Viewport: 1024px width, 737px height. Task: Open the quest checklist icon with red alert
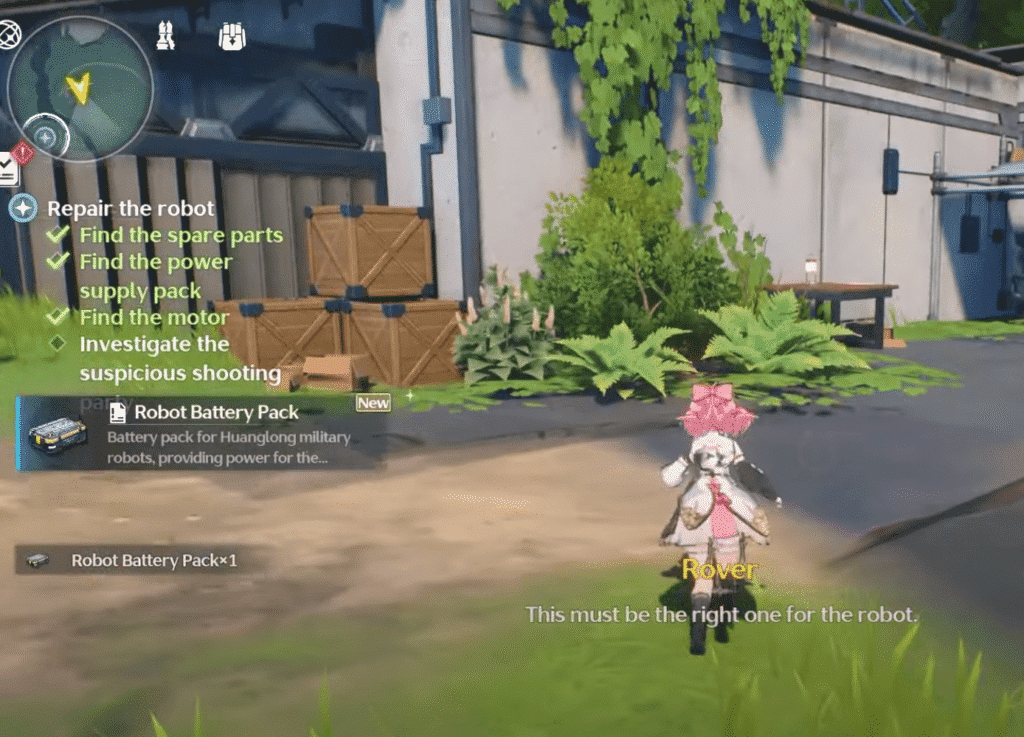(10, 167)
